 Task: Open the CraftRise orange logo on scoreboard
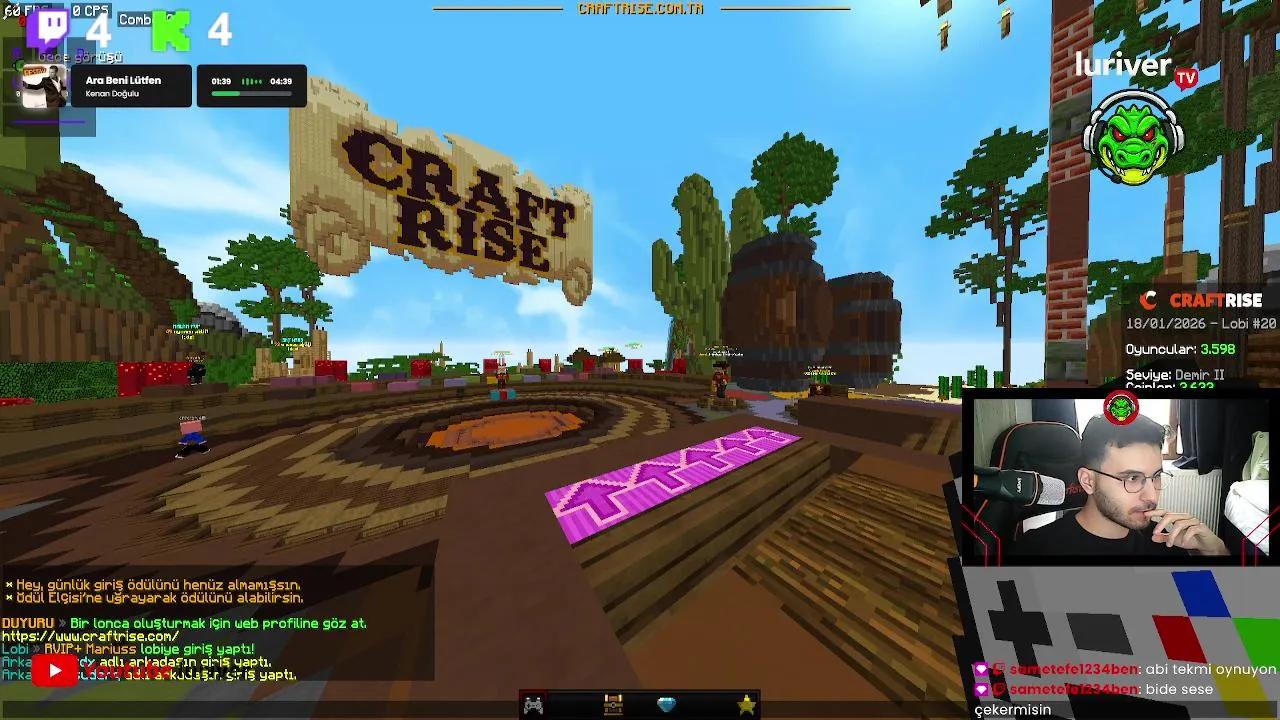[x=1146, y=298]
